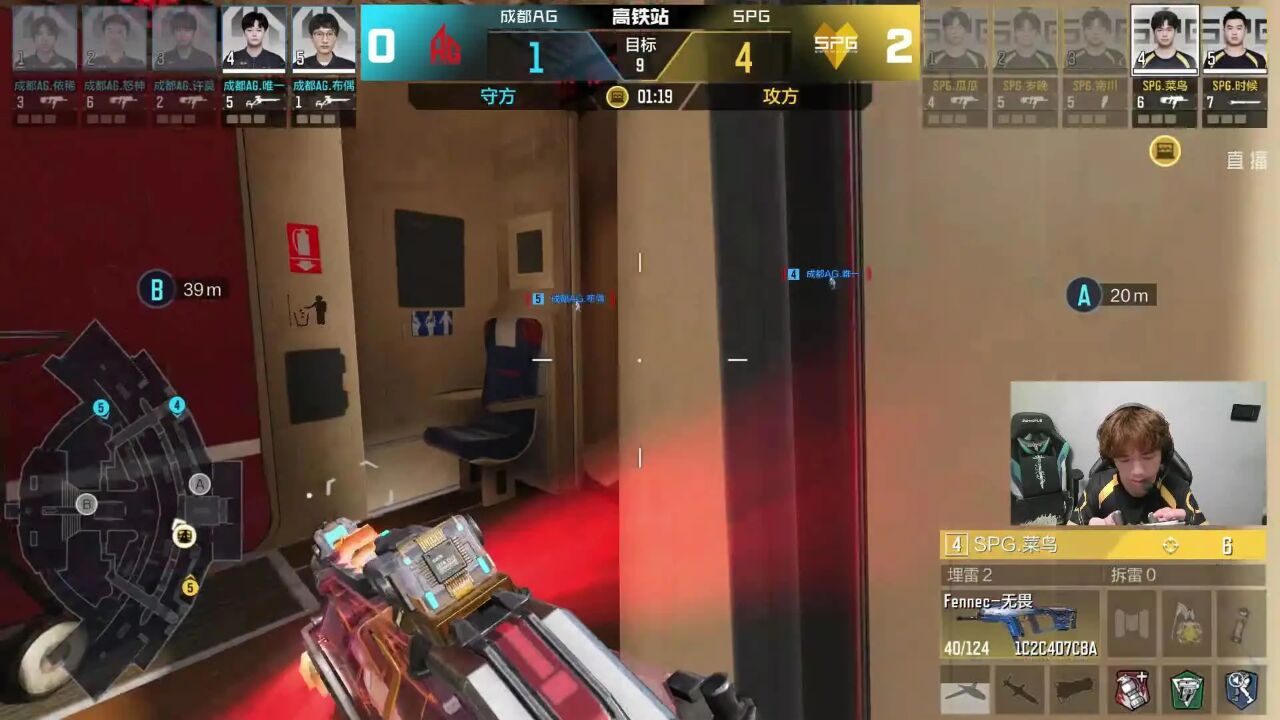Select the frag grenade equipment slot
The height and width of the screenshot is (720, 1280).
pos(1186,624)
